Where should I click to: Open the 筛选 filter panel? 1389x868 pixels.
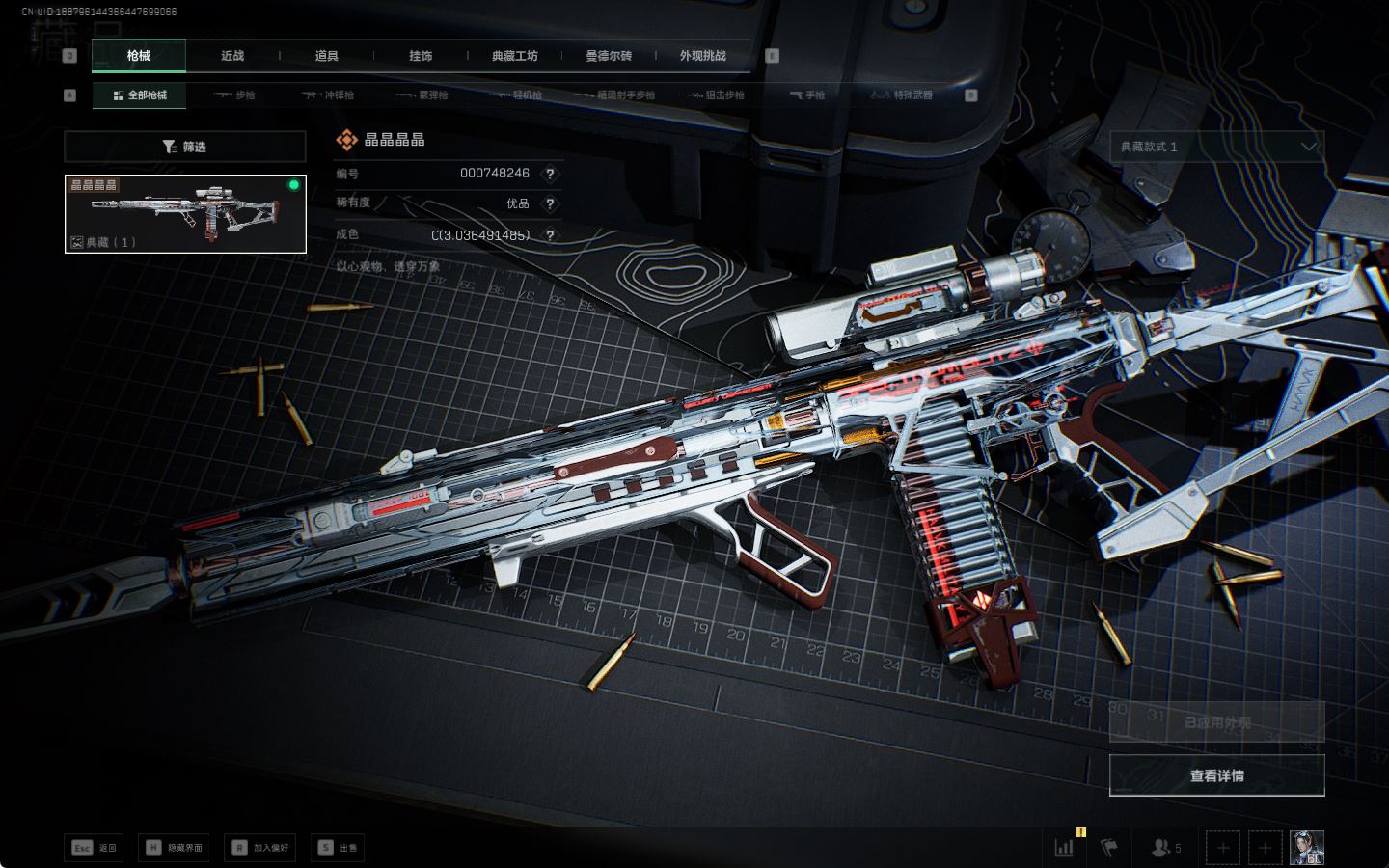[x=184, y=147]
